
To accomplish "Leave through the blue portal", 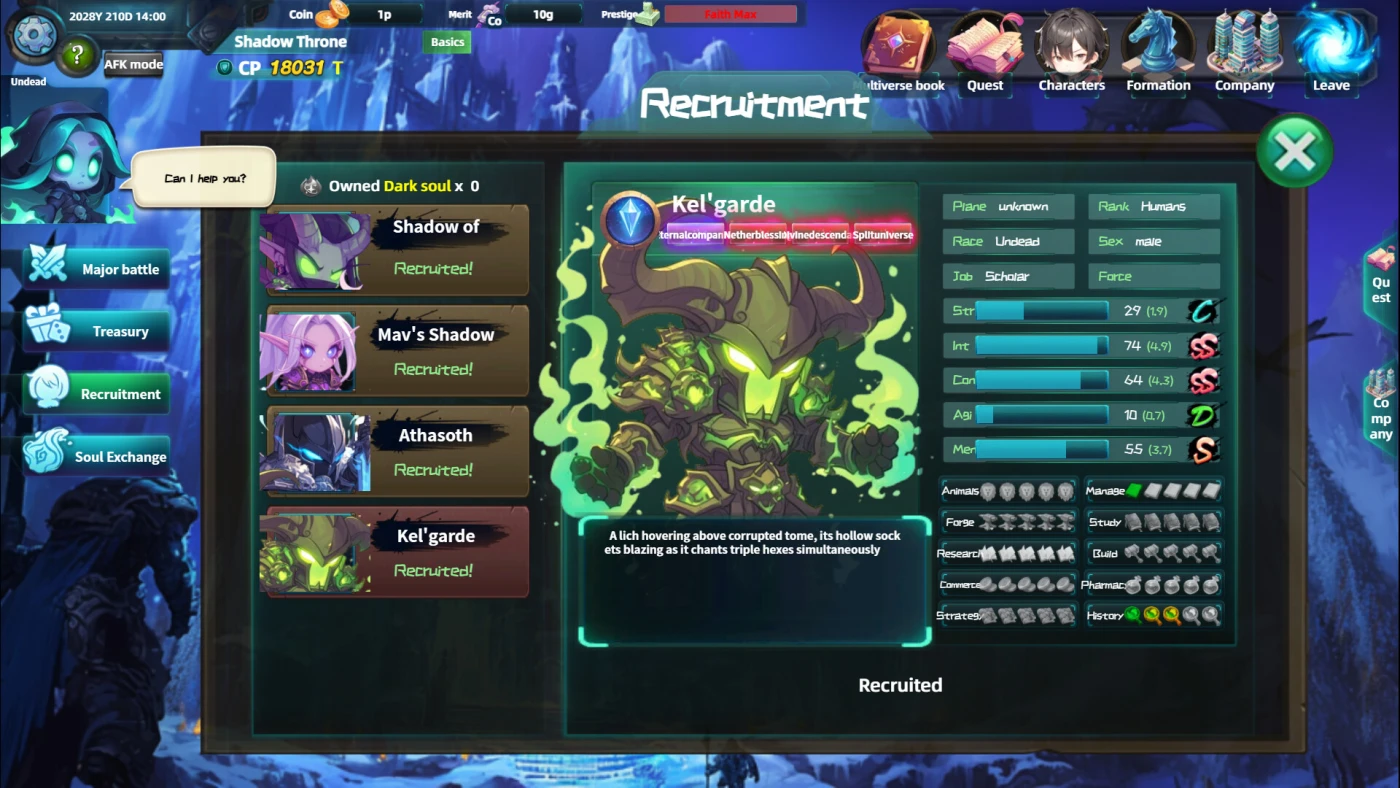I will (1331, 52).
